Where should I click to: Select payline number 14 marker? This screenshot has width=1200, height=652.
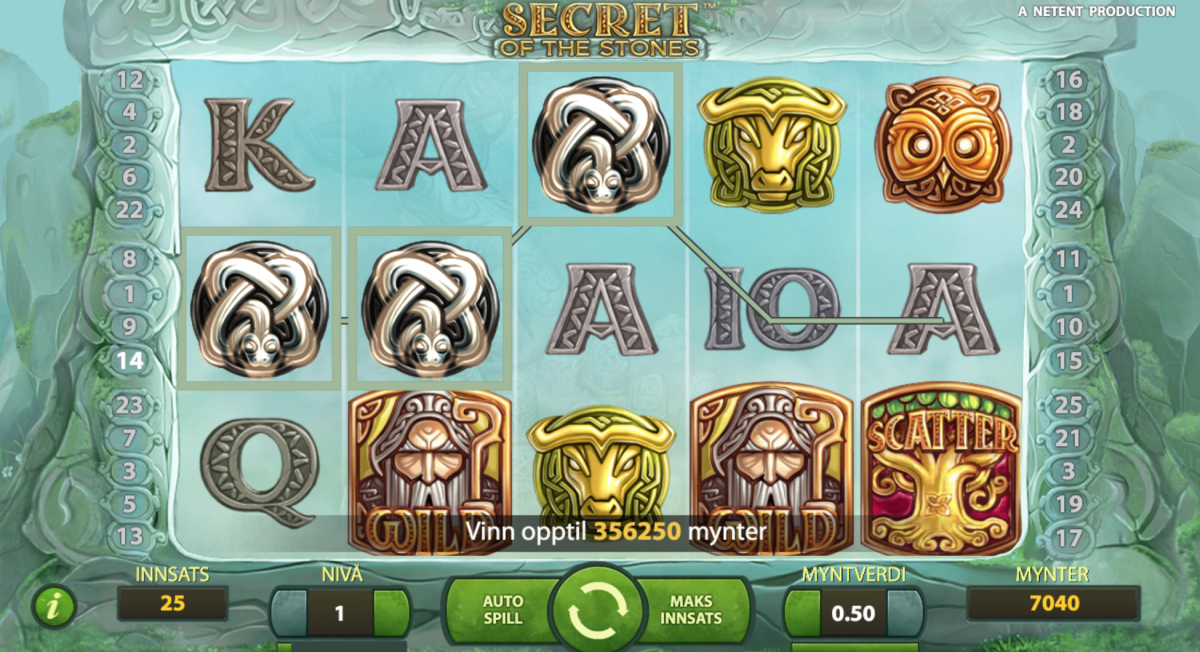coord(130,360)
